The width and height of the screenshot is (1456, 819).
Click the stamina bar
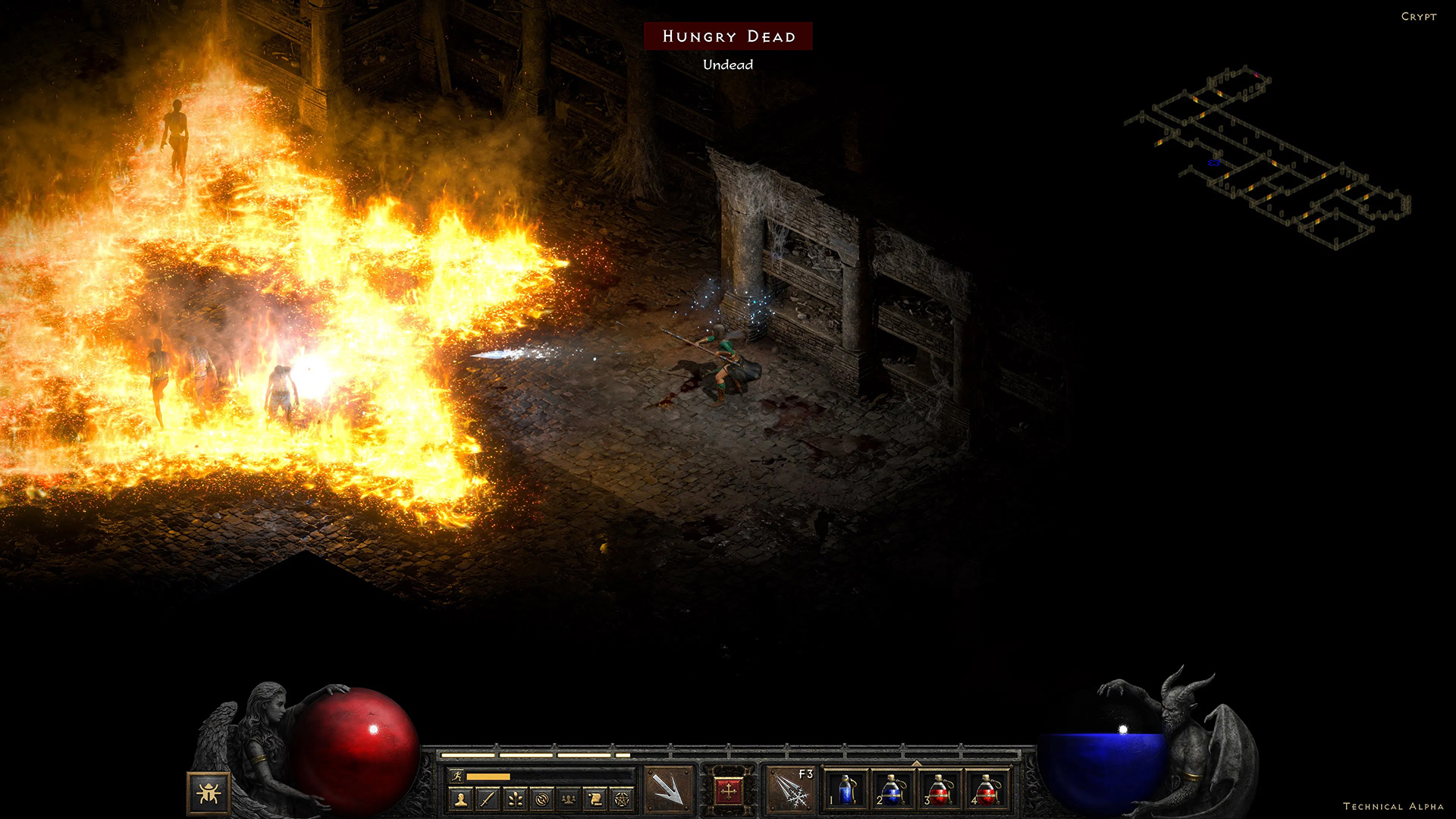point(488,776)
